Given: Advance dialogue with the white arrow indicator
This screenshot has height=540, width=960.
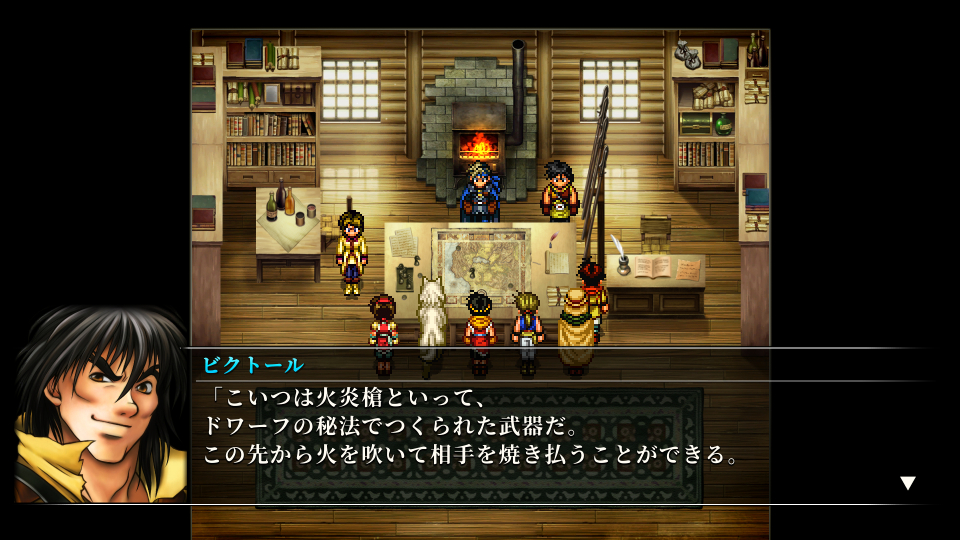Looking at the screenshot, I should click(x=907, y=483).
